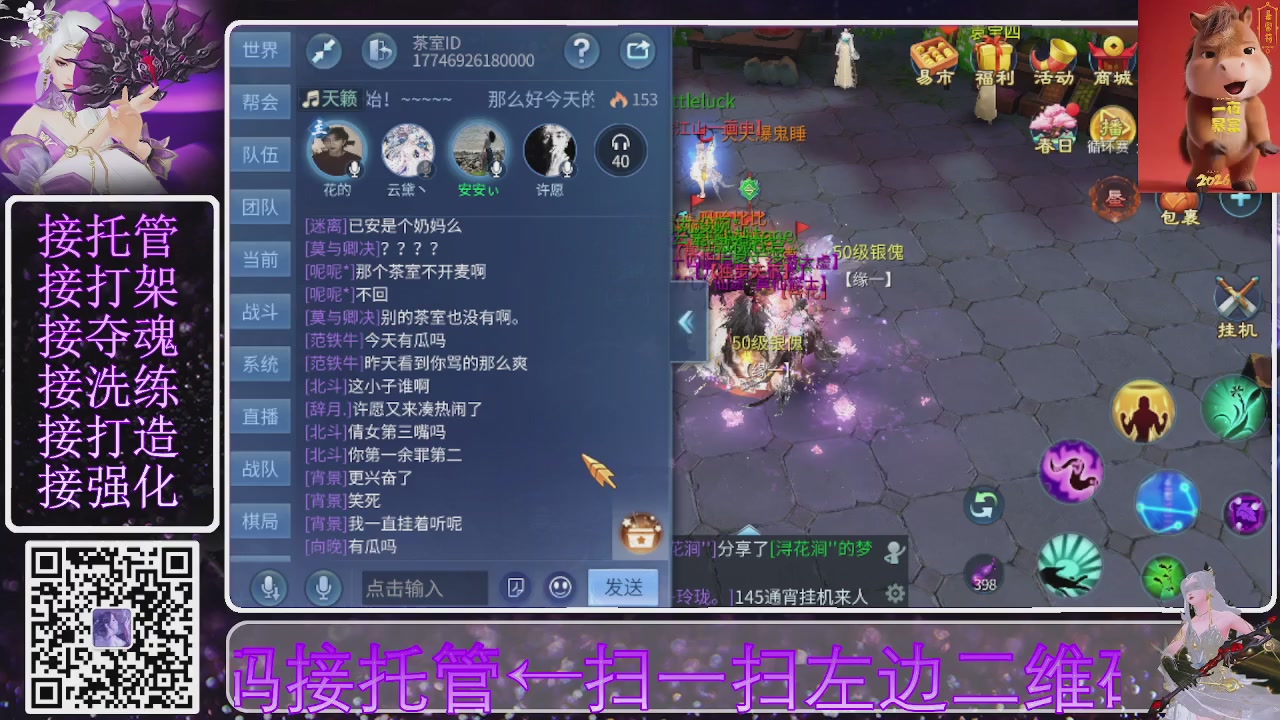Viewport: 1280px width, 720px height.
Task: Collapse the chat panel with the left chevron
Action: (687, 322)
